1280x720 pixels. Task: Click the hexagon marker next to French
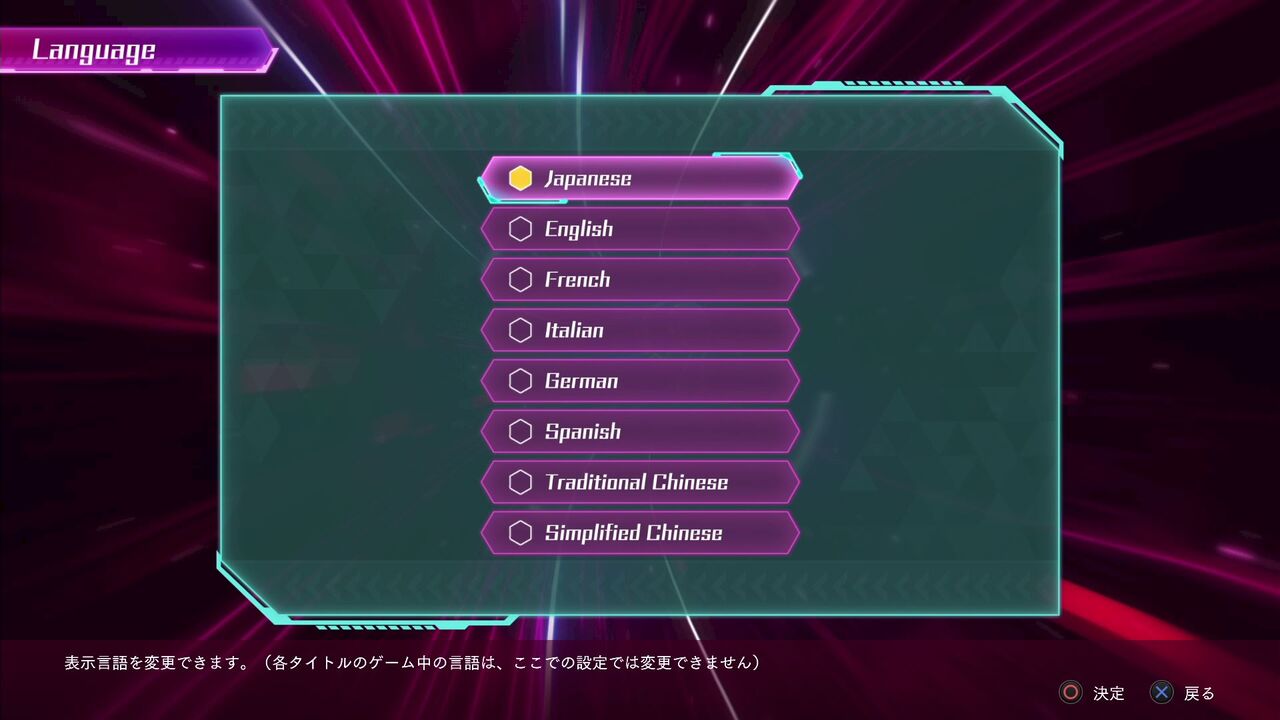pos(520,279)
